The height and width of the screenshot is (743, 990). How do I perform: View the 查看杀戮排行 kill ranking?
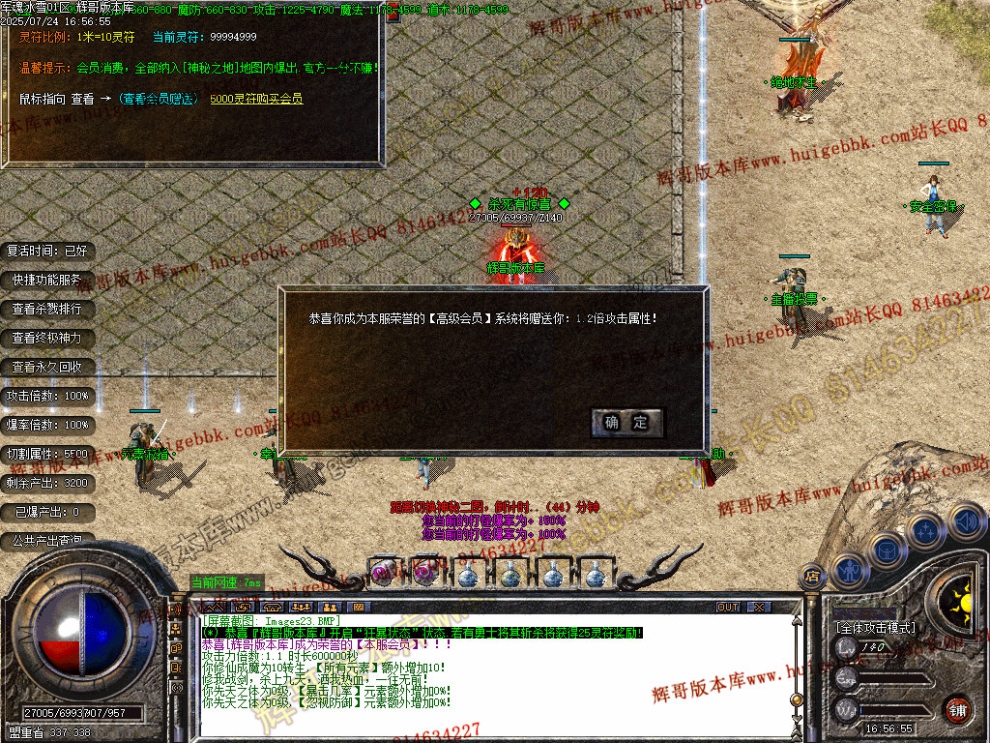(x=48, y=309)
